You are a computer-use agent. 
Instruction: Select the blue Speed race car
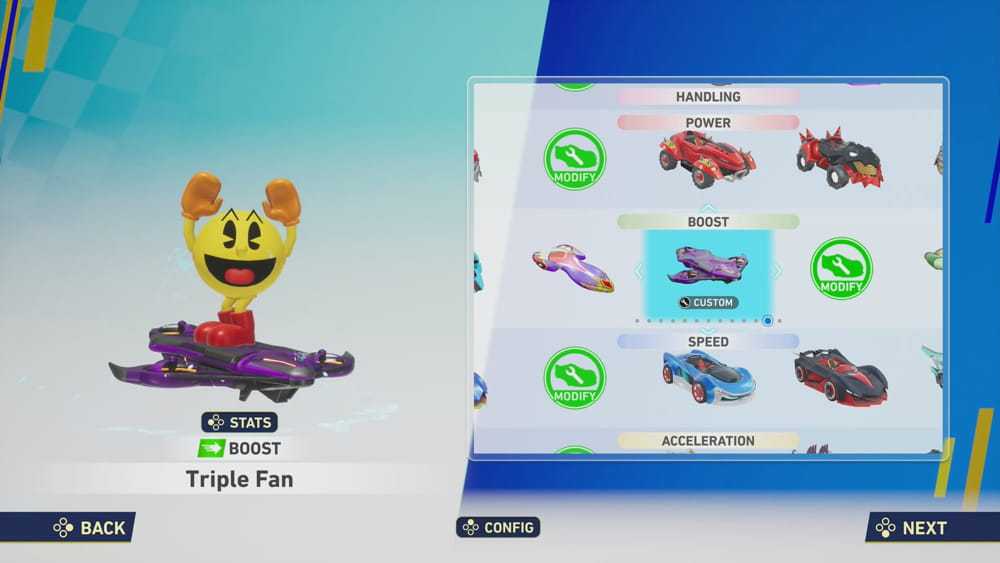(708, 376)
